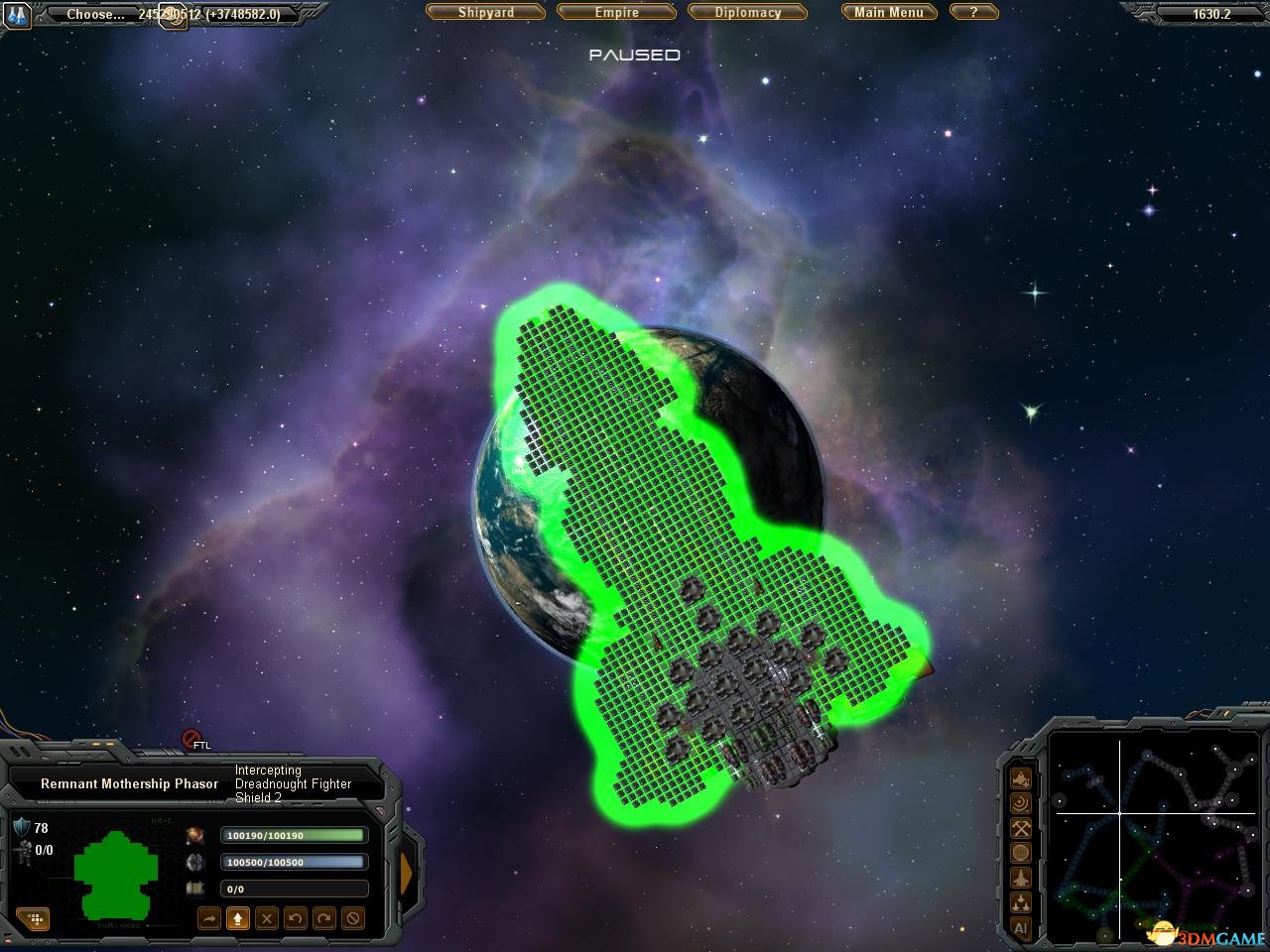
Task: Click the question mark help button
Action: [973, 13]
